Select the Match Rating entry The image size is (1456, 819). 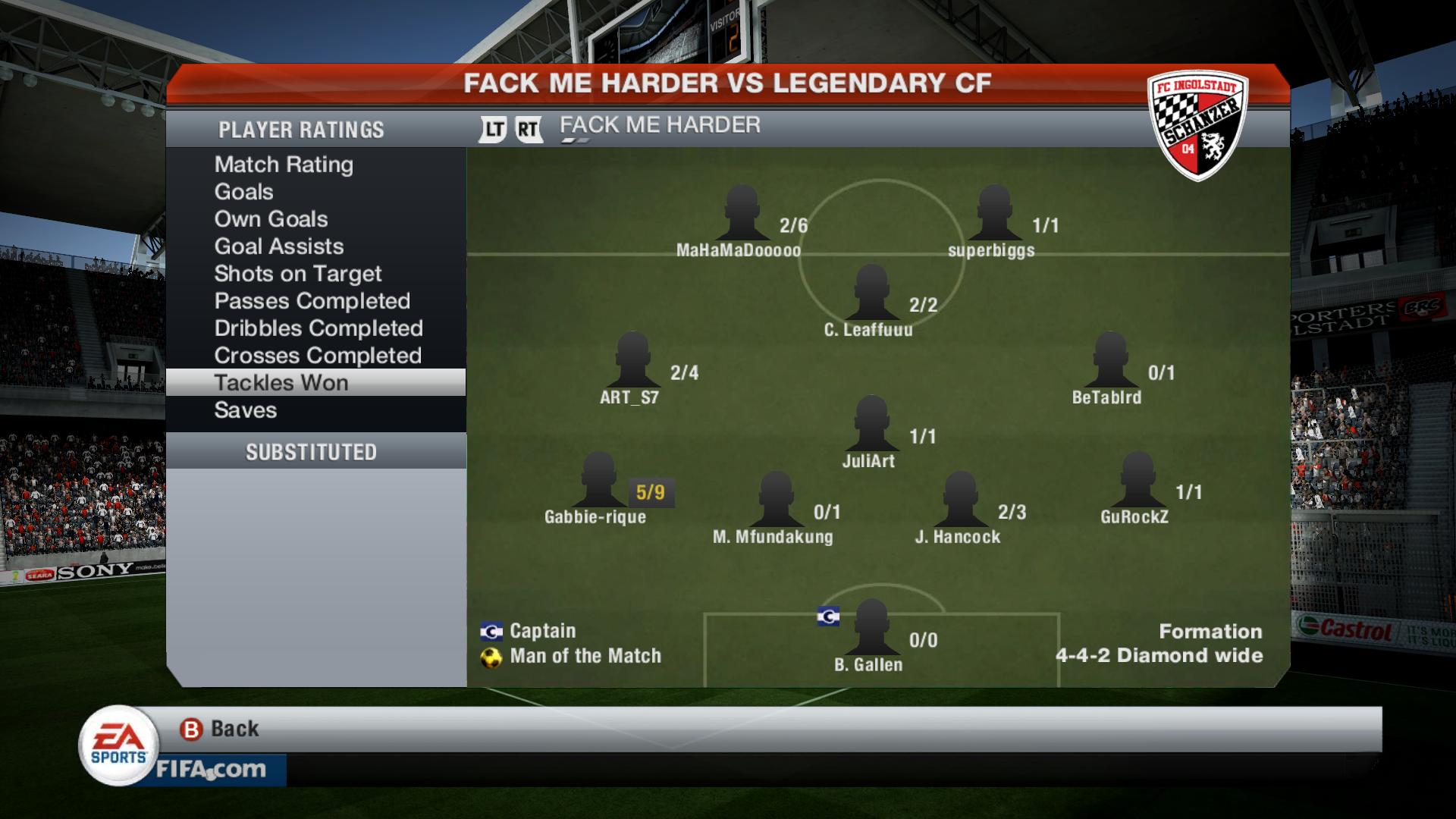(284, 165)
